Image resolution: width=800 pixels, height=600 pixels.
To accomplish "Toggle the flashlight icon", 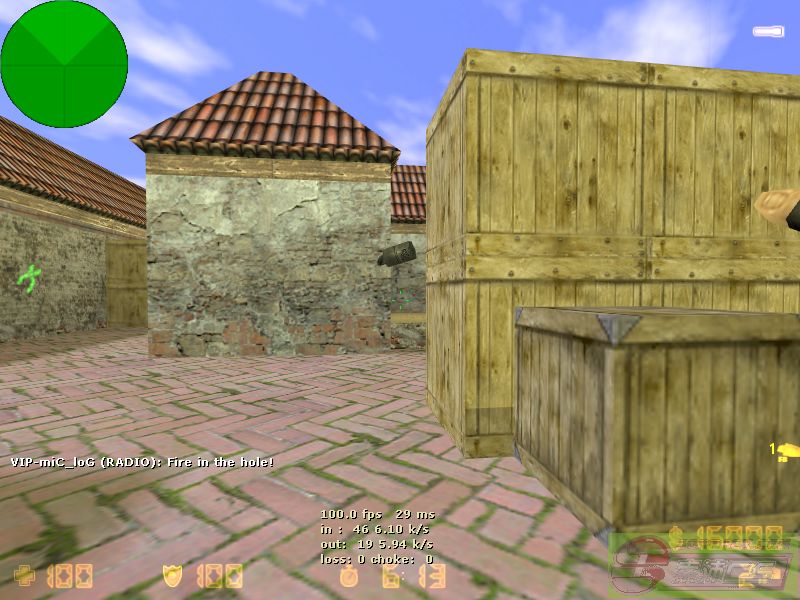I will click(768, 31).
